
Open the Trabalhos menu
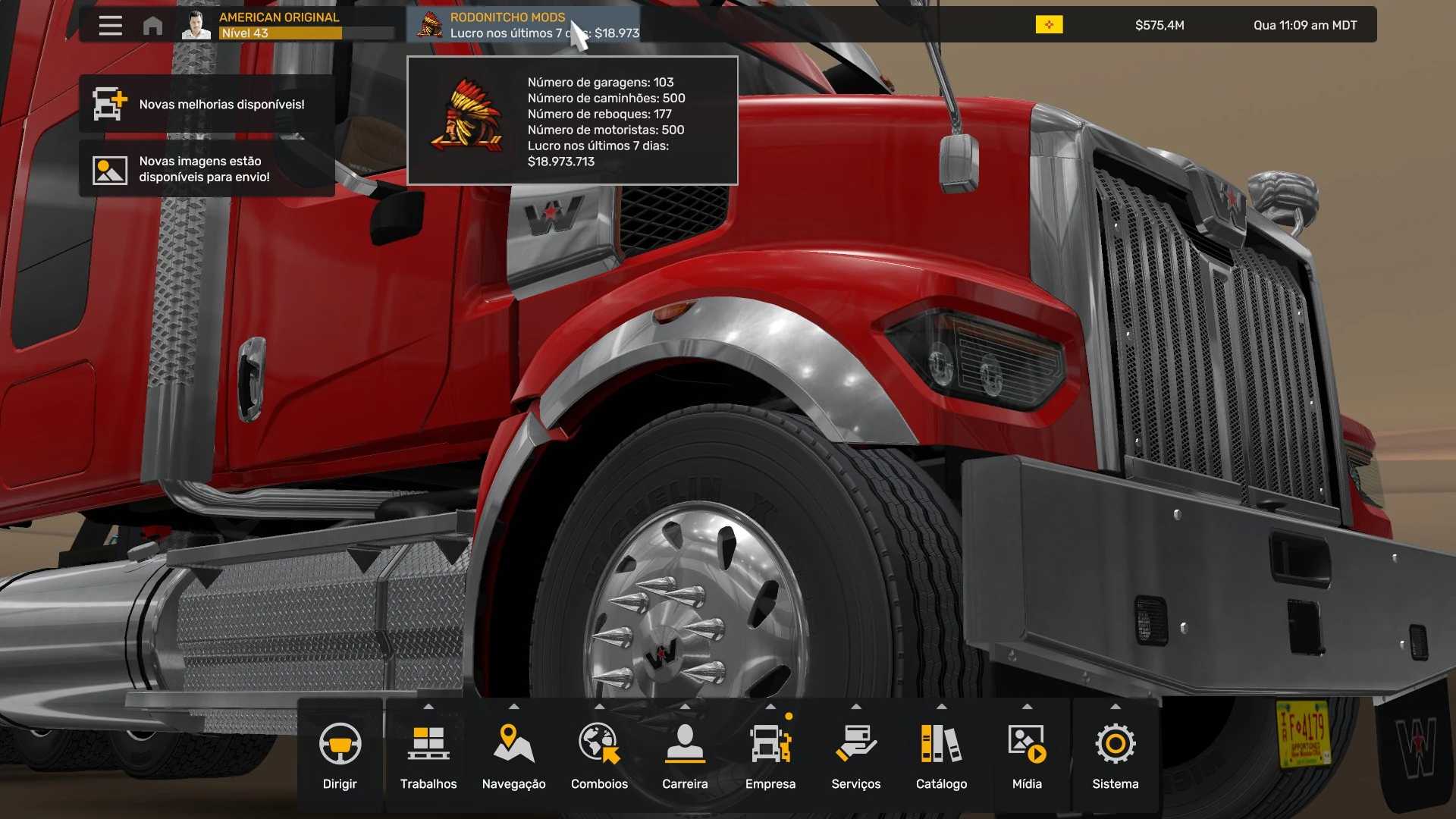(x=428, y=755)
